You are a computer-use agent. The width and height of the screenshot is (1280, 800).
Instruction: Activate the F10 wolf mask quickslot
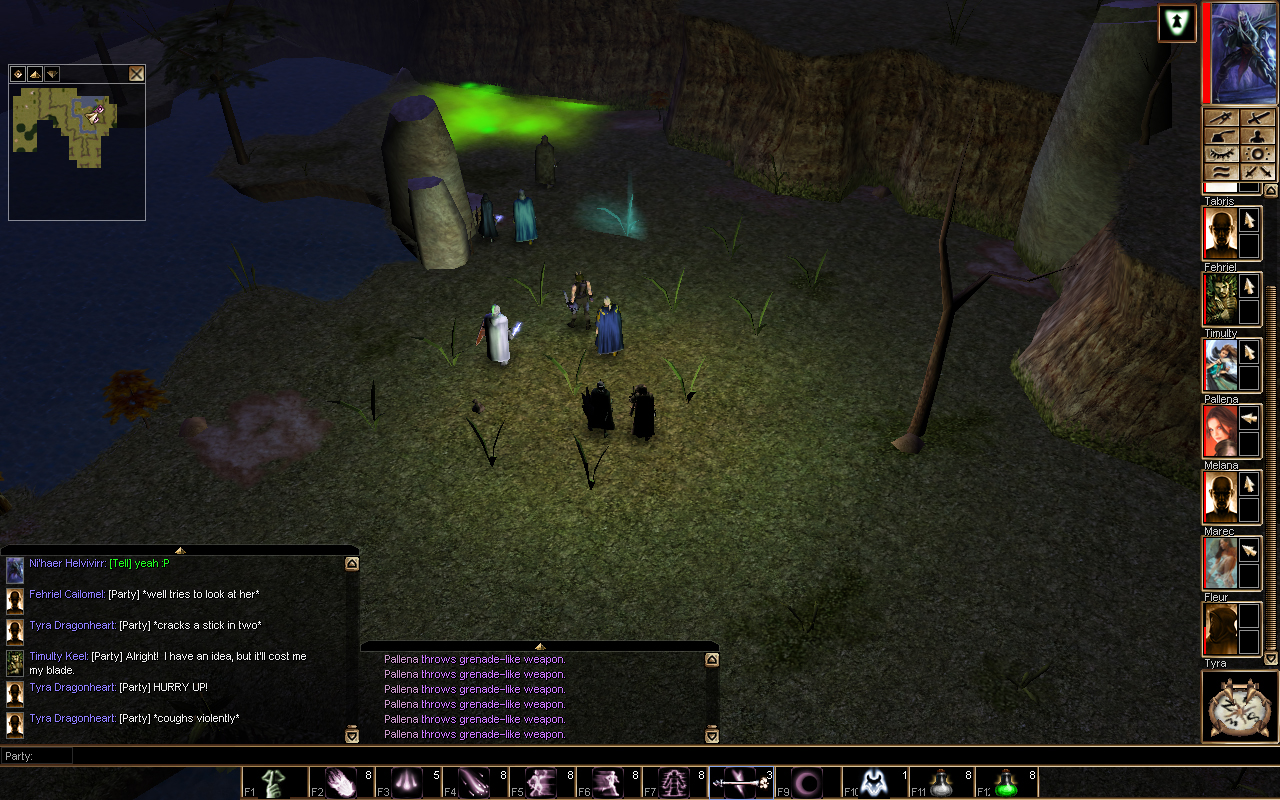click(874, 781)
